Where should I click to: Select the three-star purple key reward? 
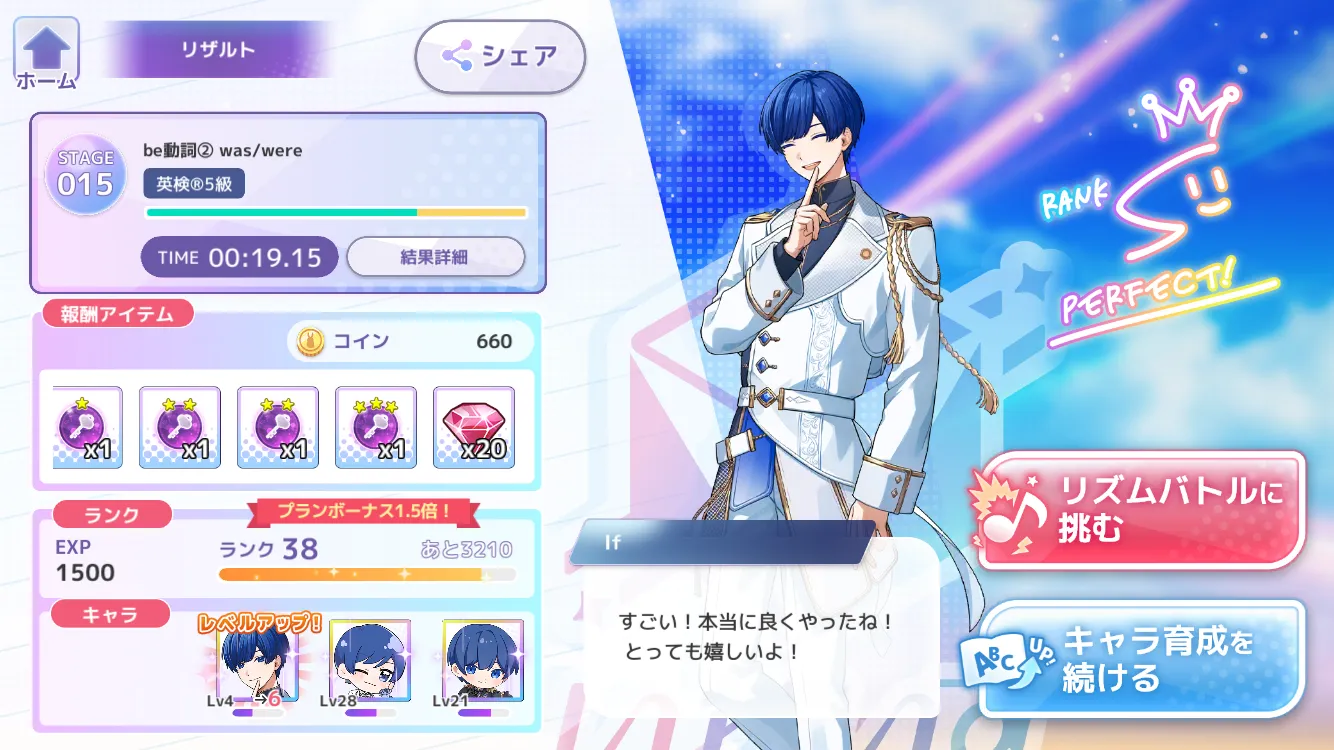(376, 427)
